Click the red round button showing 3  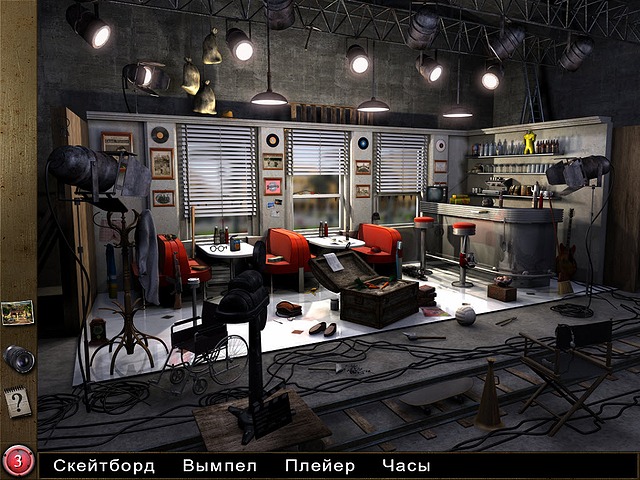click(17, 462)
